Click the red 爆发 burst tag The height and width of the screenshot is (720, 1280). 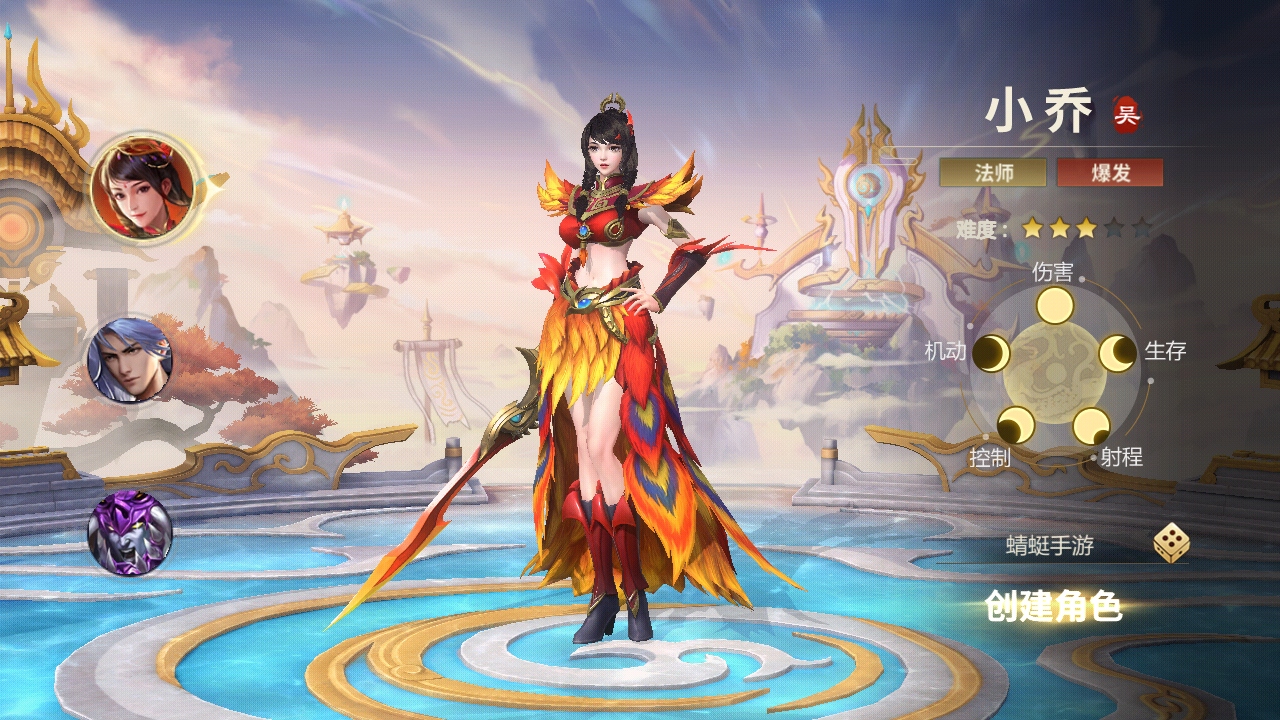[x=1110, y=172]
